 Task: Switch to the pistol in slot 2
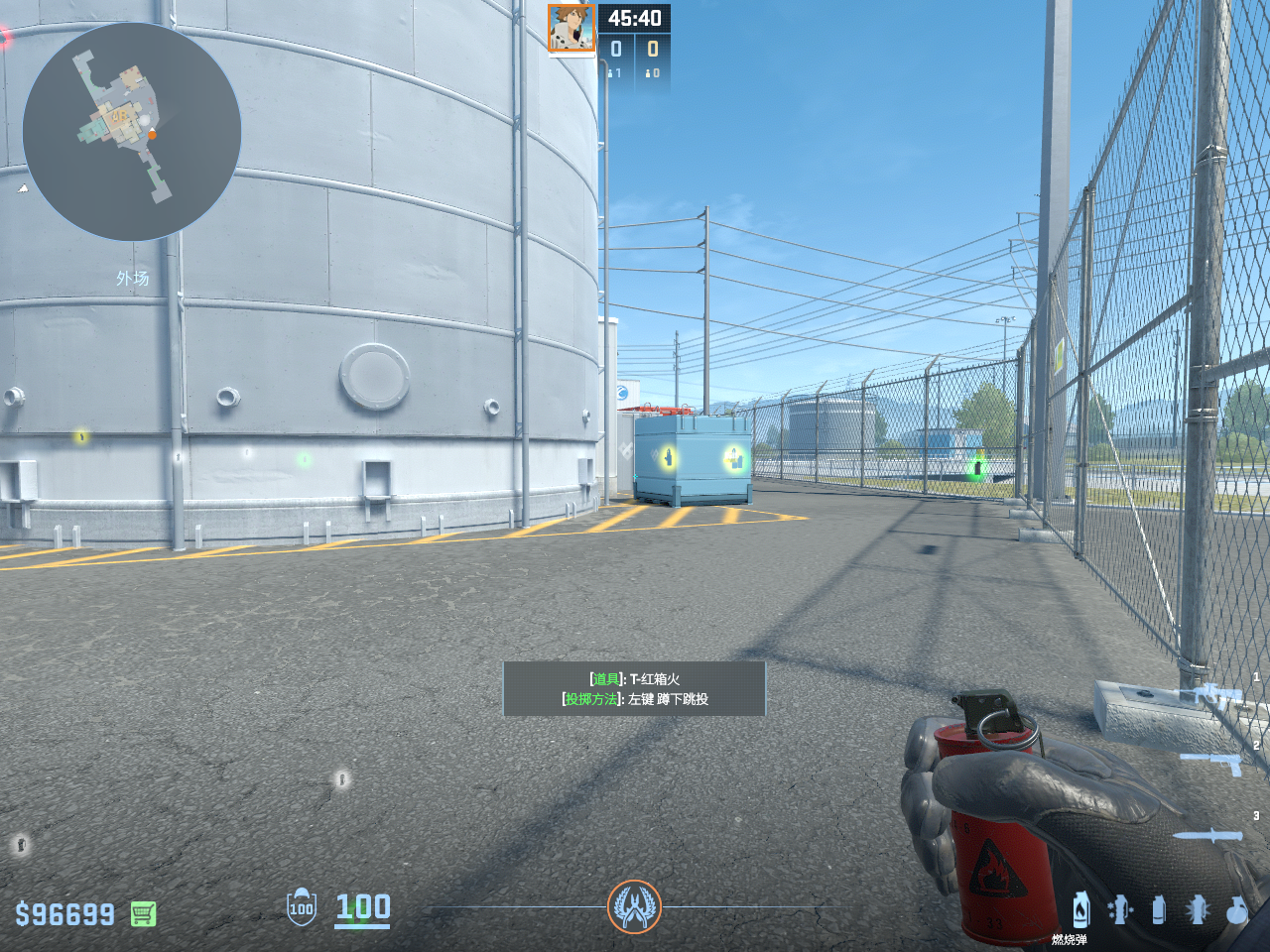point(1212,762)
